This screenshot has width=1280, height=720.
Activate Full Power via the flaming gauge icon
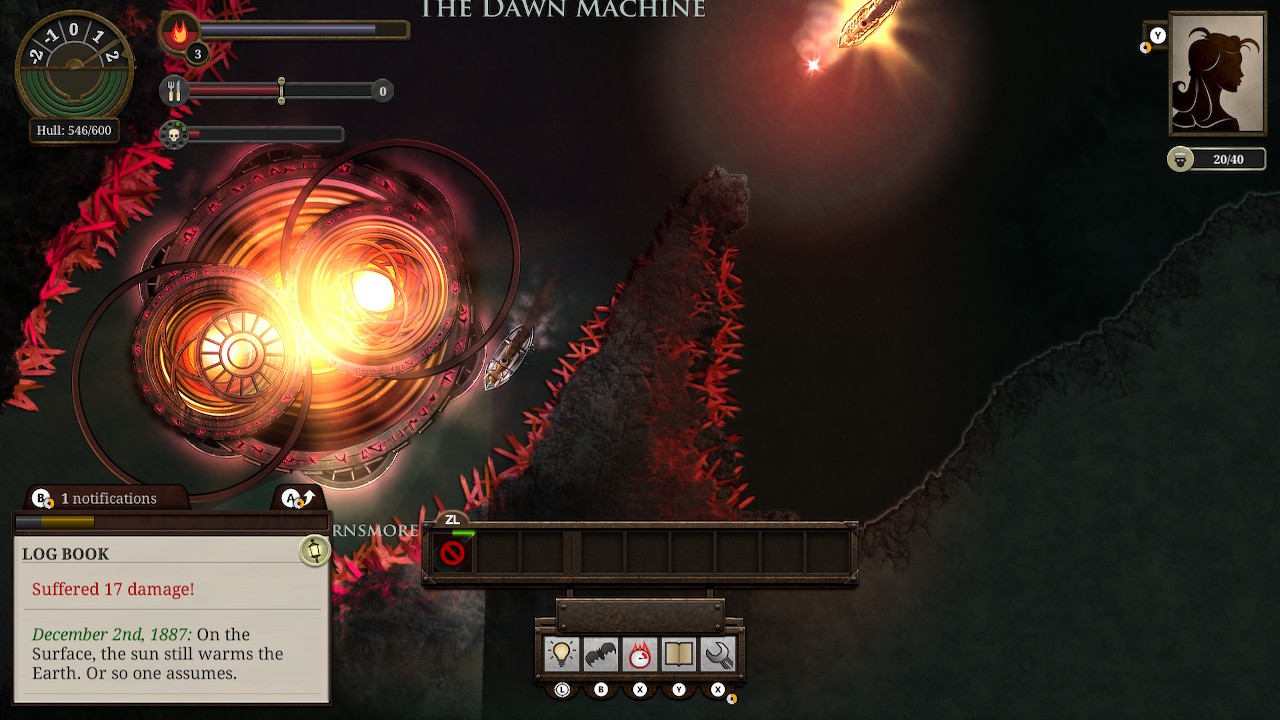(640, 653)
